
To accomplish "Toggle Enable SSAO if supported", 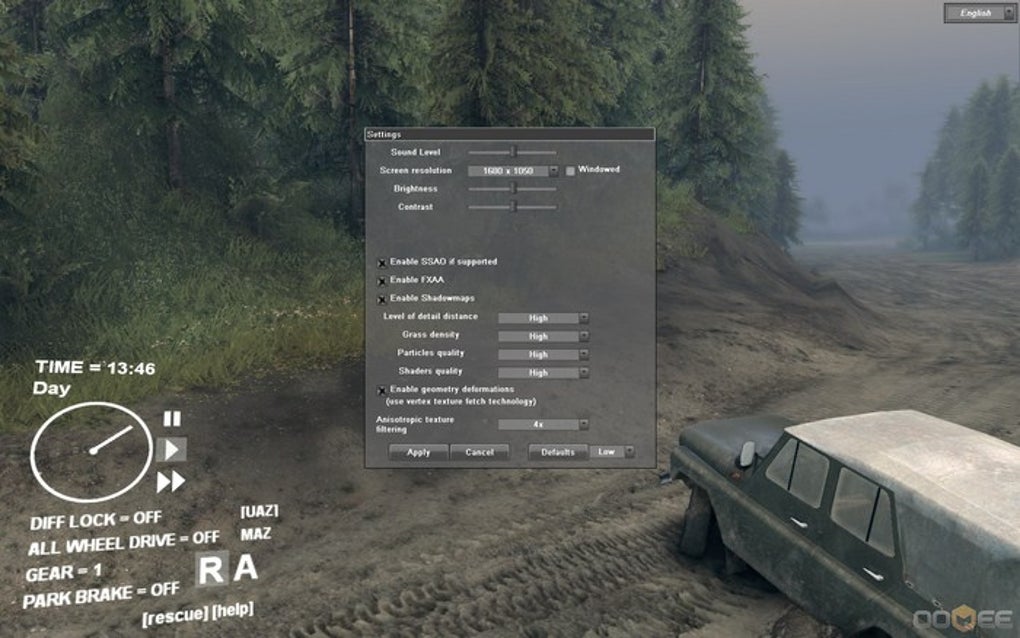I will point(382,262).
